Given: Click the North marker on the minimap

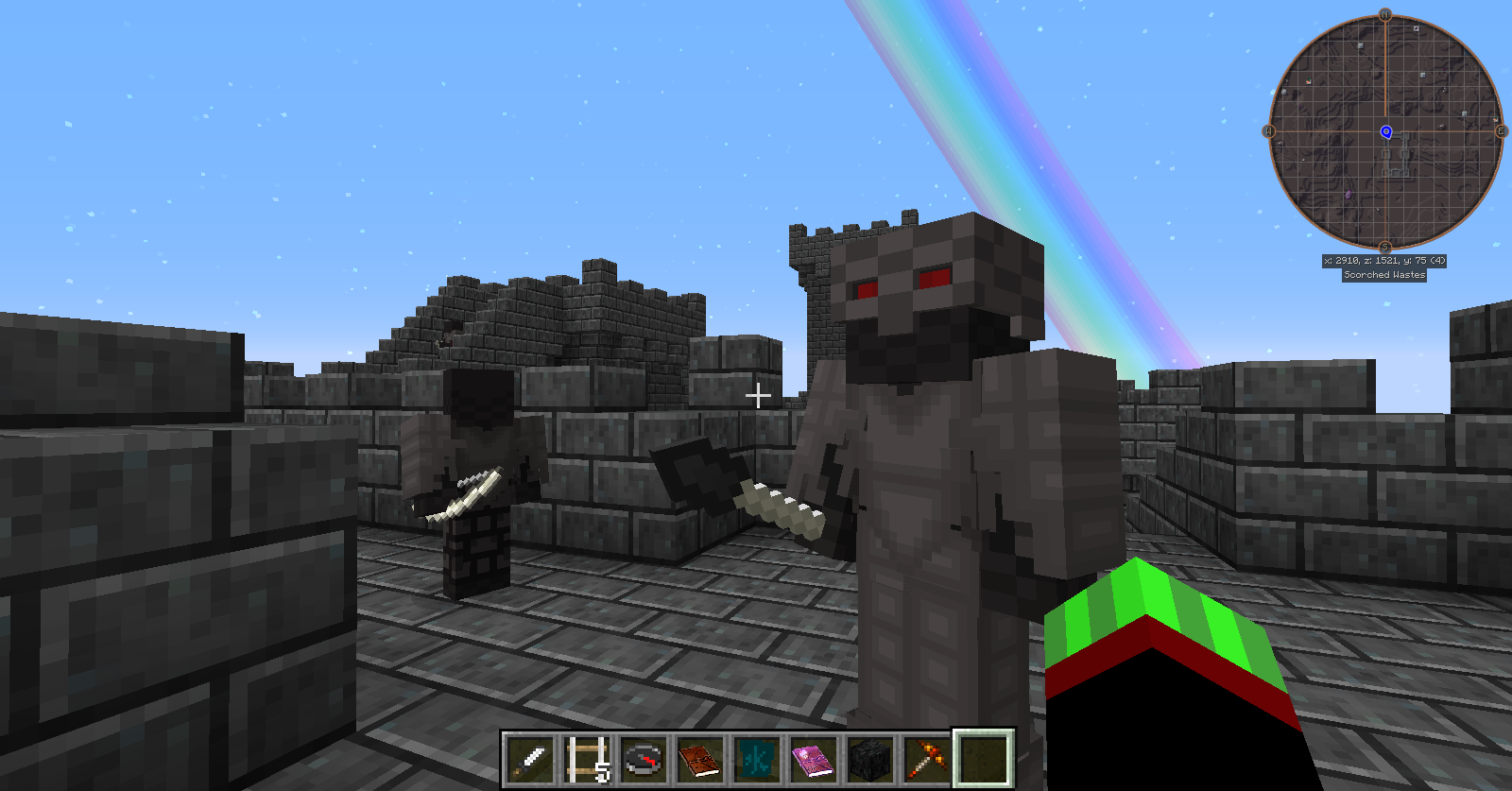Looking at the screenshot, I should (x=1384, y=14).
